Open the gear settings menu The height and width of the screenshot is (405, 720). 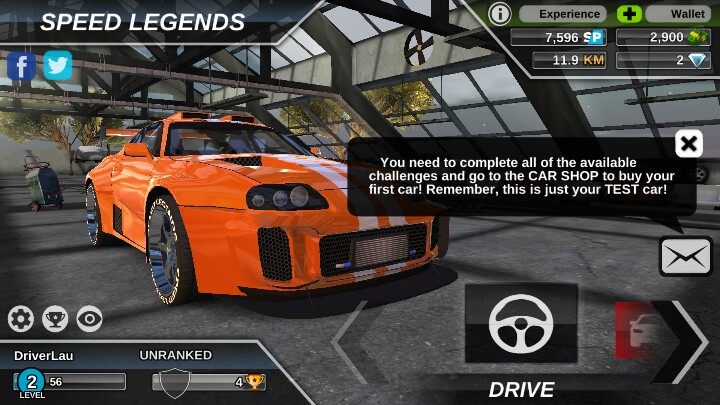[21, 319]
